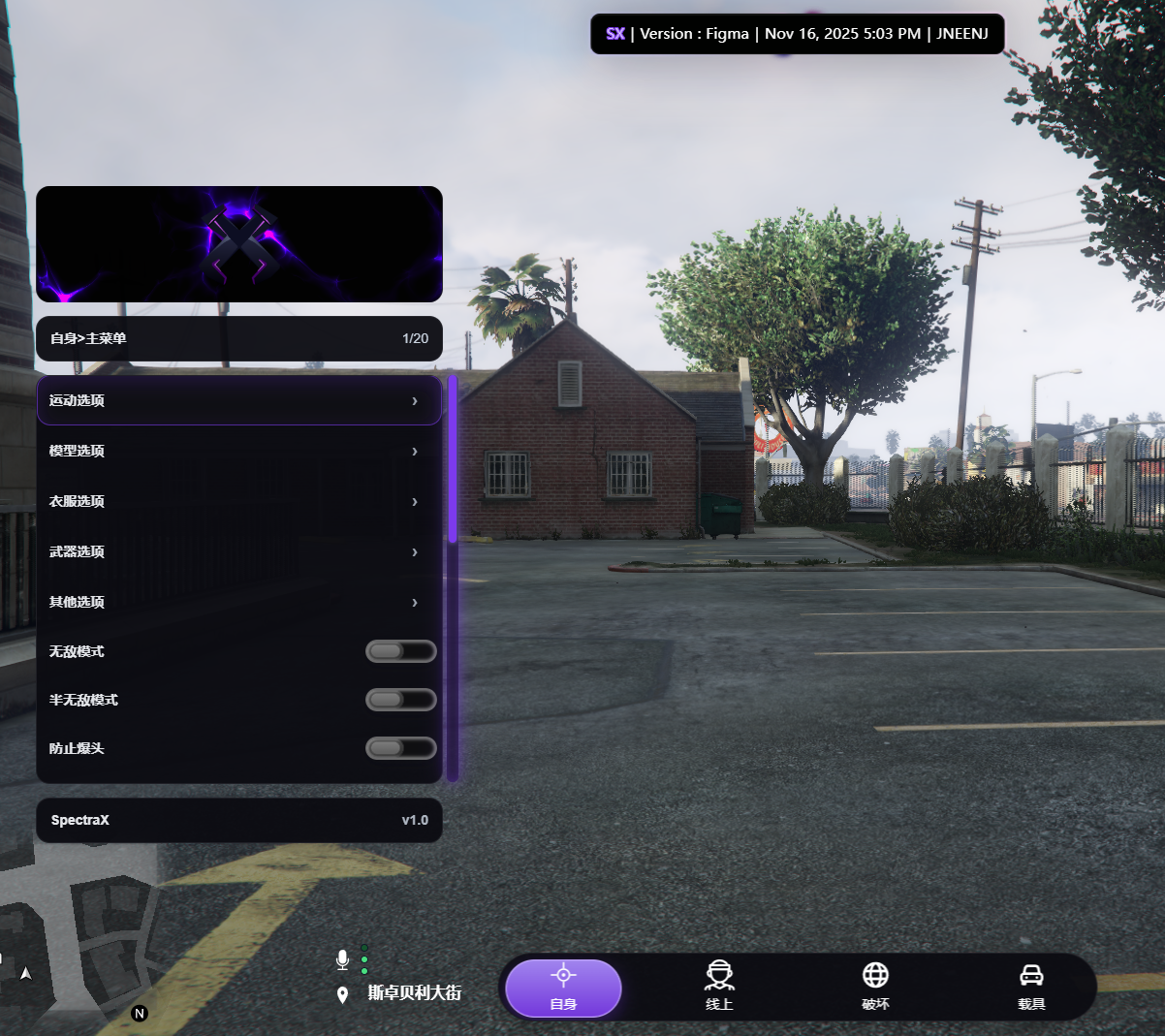
Task: Toggle the 无敌模式 switch
Action: click(x=400, y=651)
